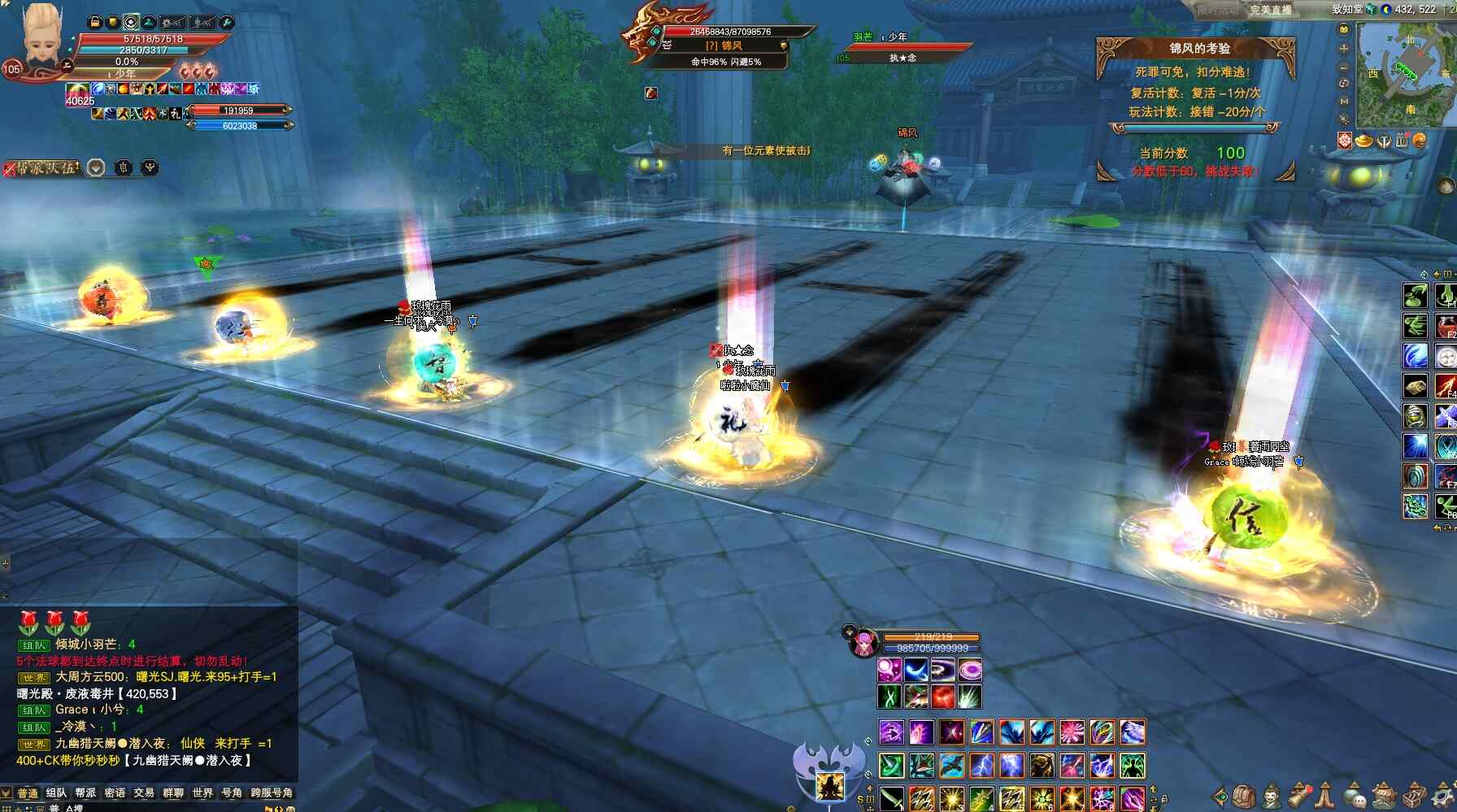Open the backpack inventory icon
Image resolution: width=1457 pixels, height=812 pixels.
point(1242,794)
